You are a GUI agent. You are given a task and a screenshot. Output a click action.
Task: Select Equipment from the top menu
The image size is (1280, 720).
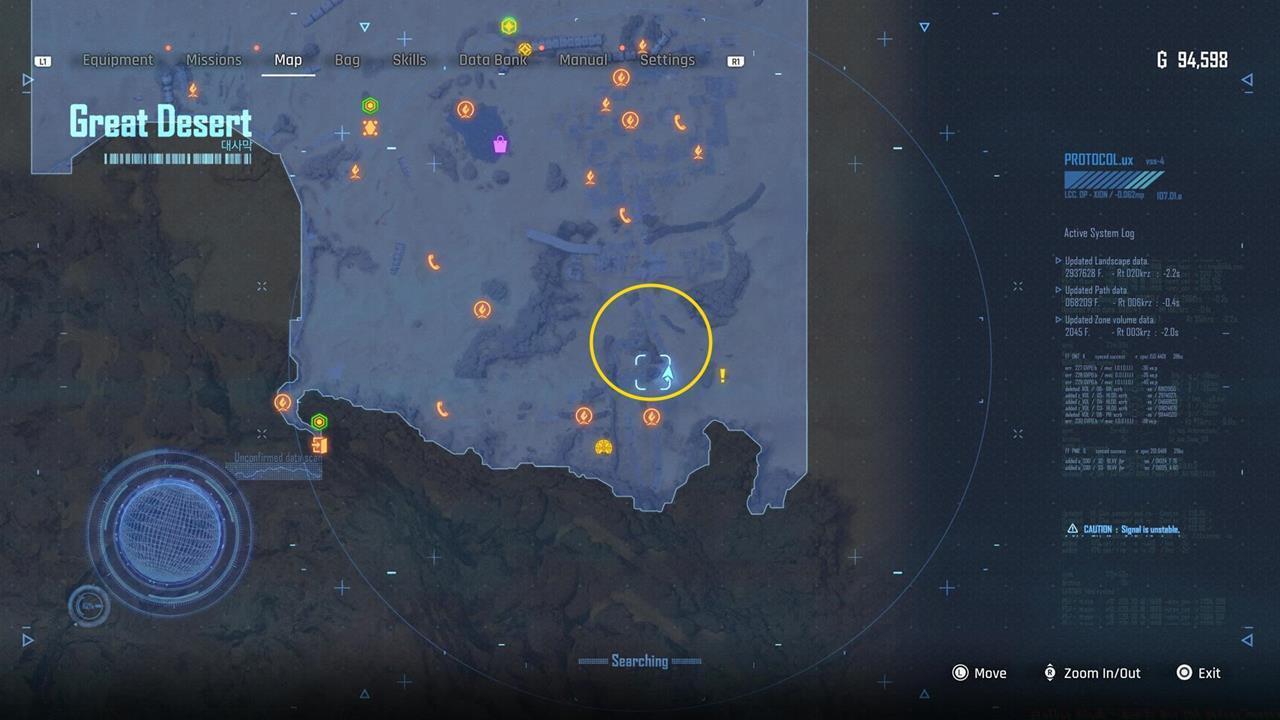117,60
